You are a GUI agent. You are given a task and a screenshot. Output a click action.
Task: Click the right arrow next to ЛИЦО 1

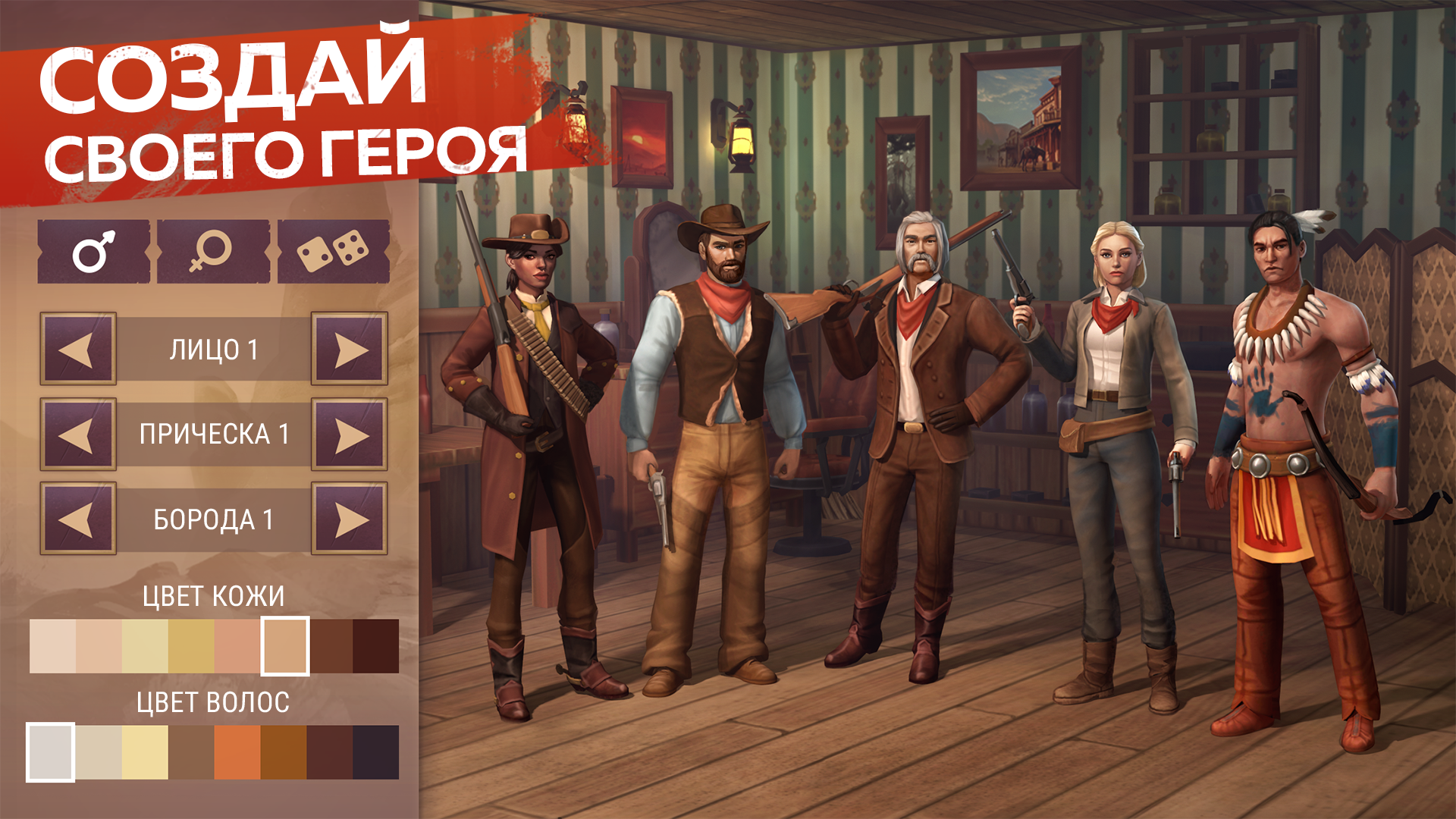pyautogui.click(x=349, y=349)
